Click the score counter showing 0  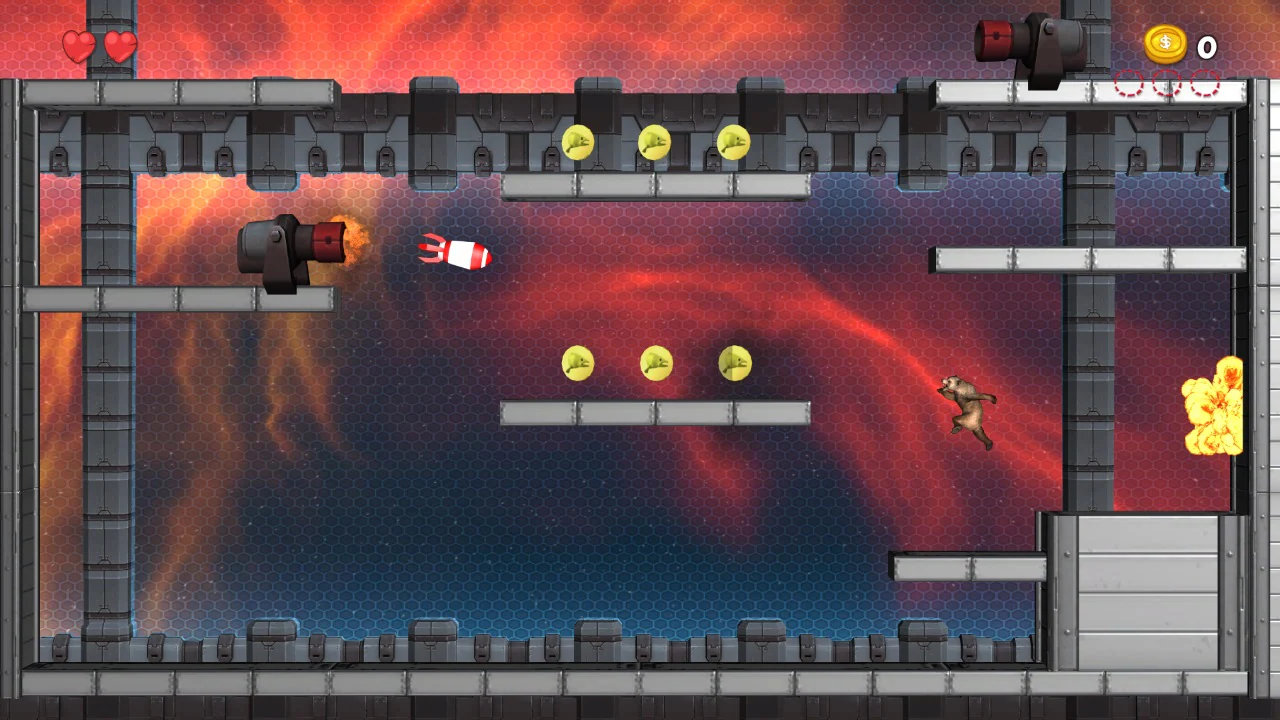pos(1206,47)
